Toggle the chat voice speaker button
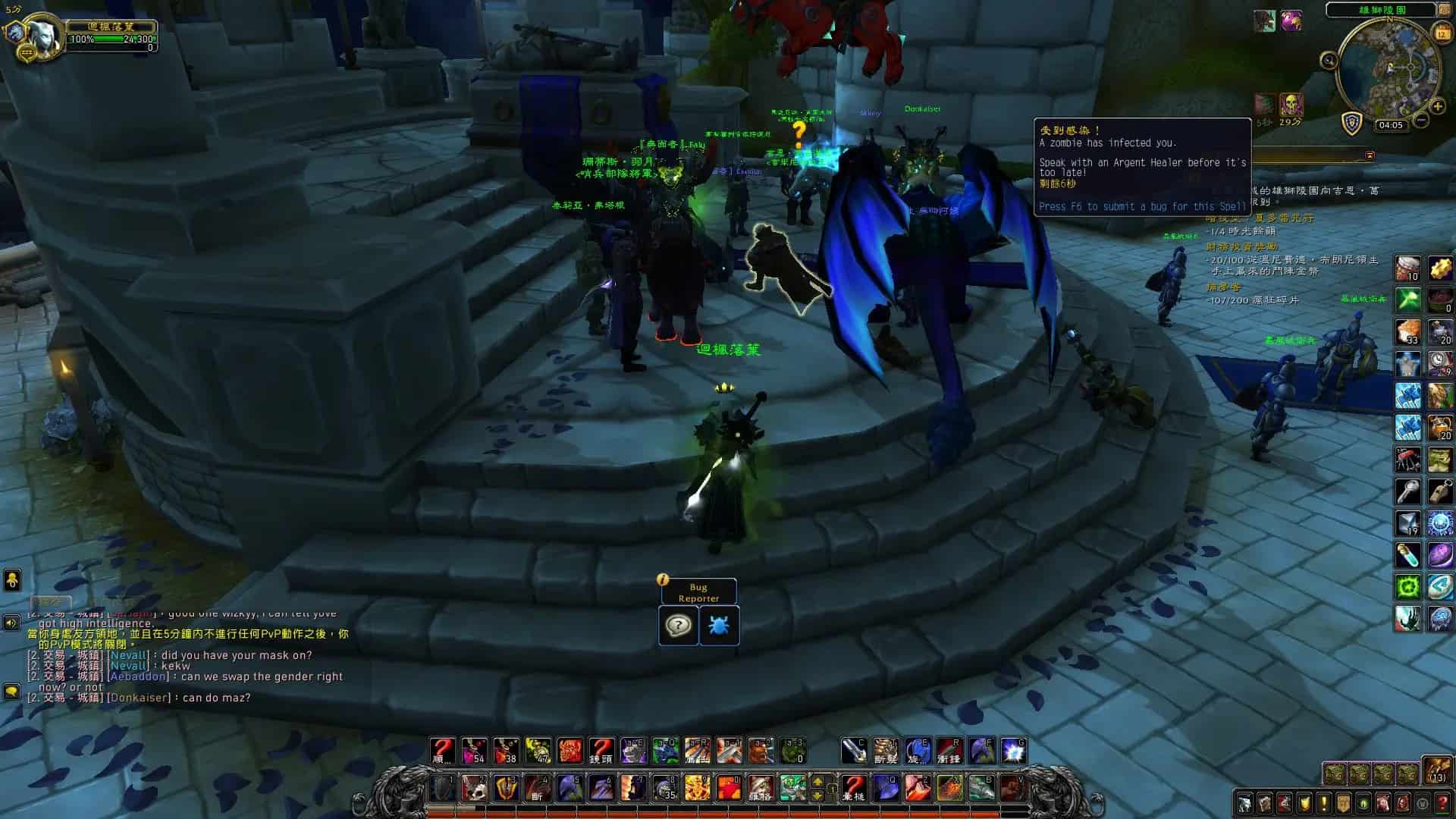 (x=11, y=623)
